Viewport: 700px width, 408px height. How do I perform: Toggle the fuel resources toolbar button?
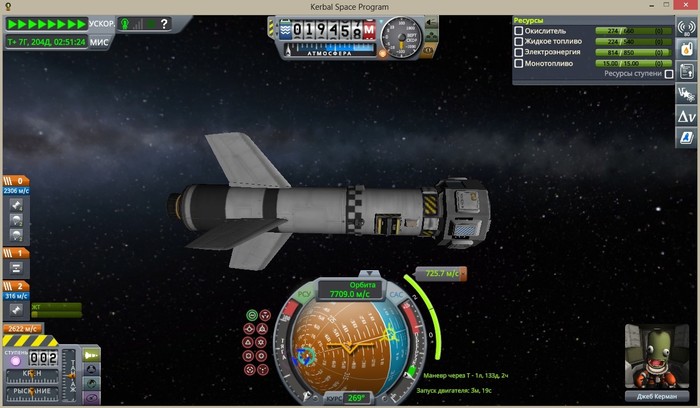(687, 48)
